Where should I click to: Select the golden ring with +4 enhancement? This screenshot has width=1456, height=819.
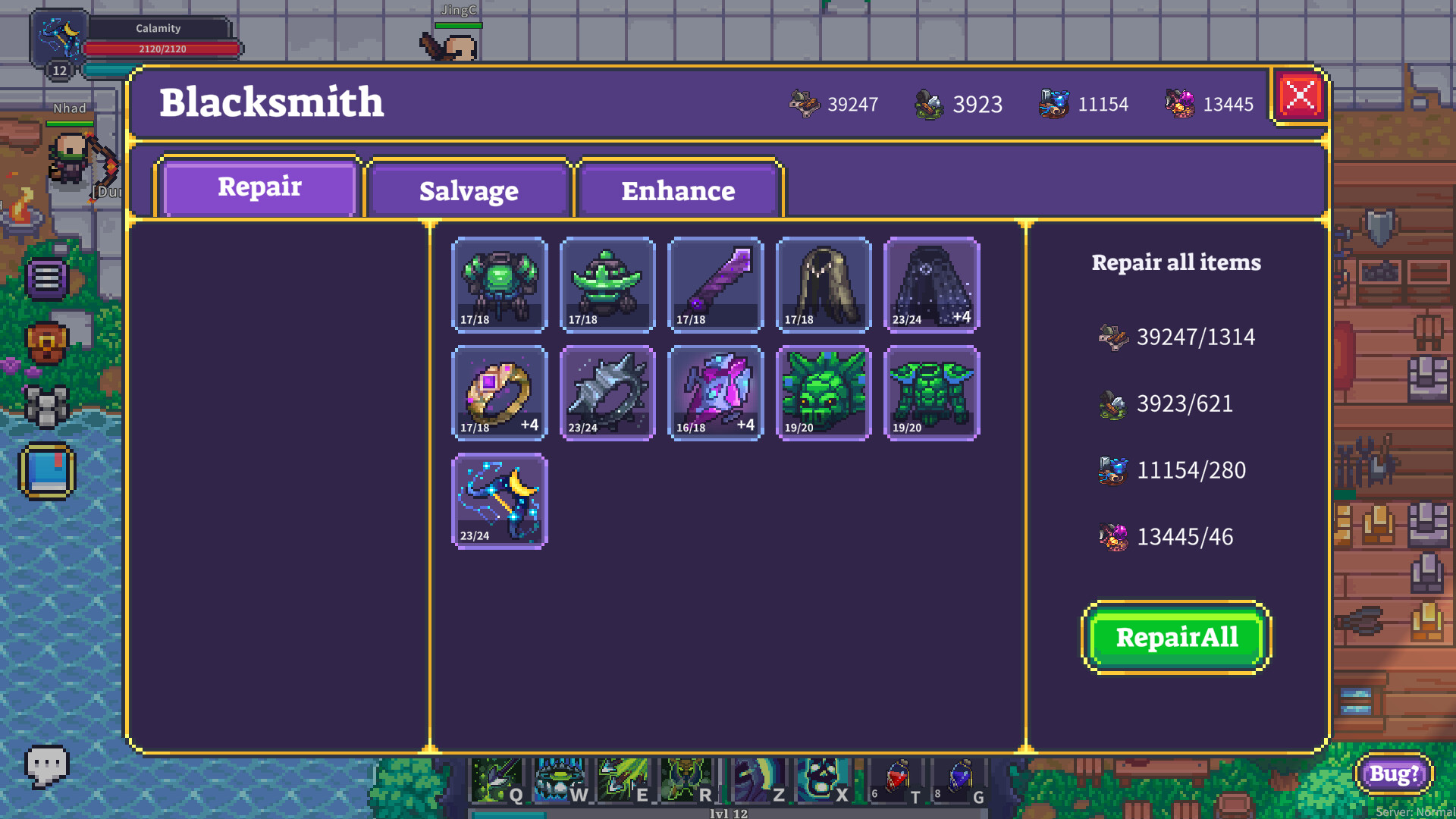pyautogui.click(x=499, y=393)
